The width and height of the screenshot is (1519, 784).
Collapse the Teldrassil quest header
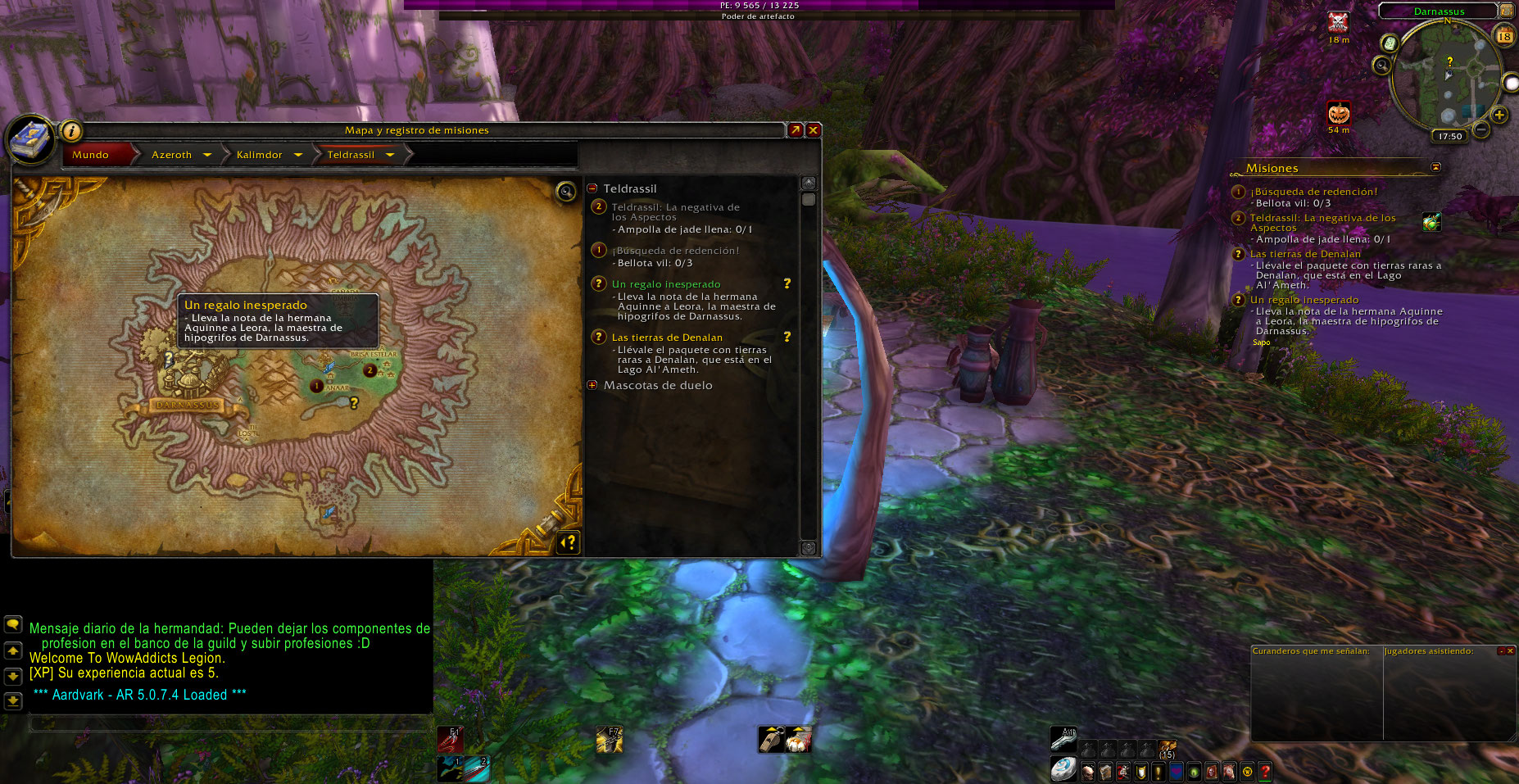592,188
